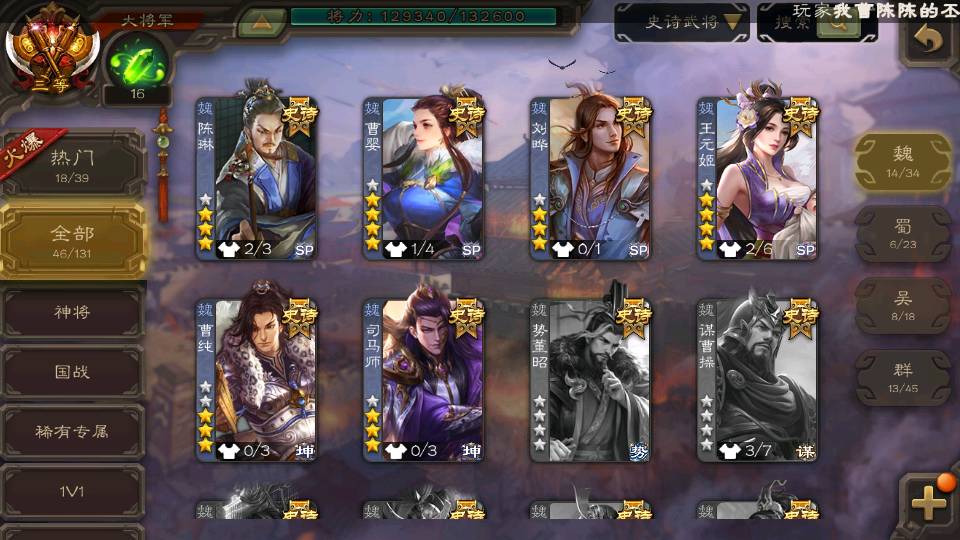Filter heroes by 蜀 faction
960x540 pixels.
(x=903, y=233)
